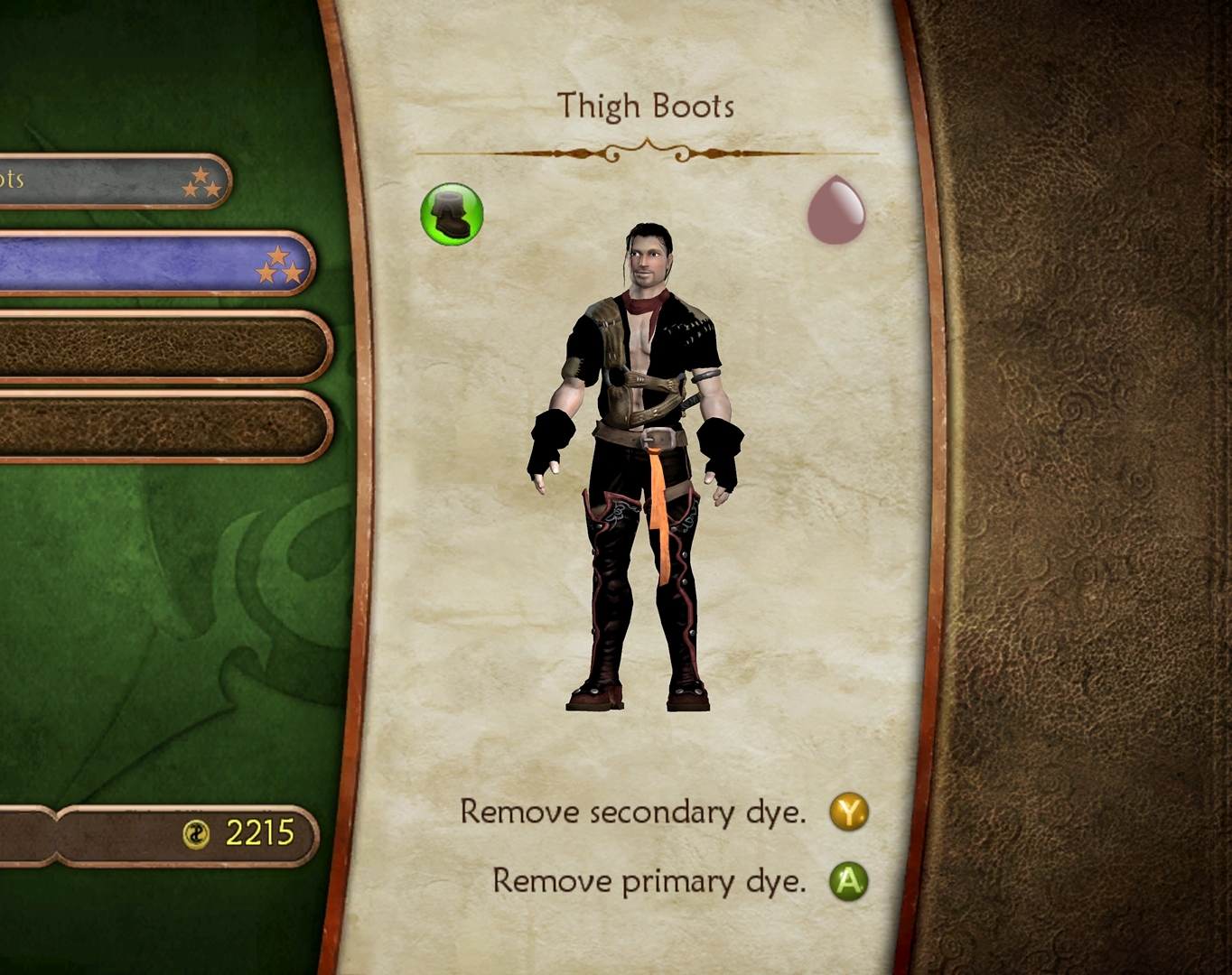Click the green boot item icon

(x=452, y=215)
